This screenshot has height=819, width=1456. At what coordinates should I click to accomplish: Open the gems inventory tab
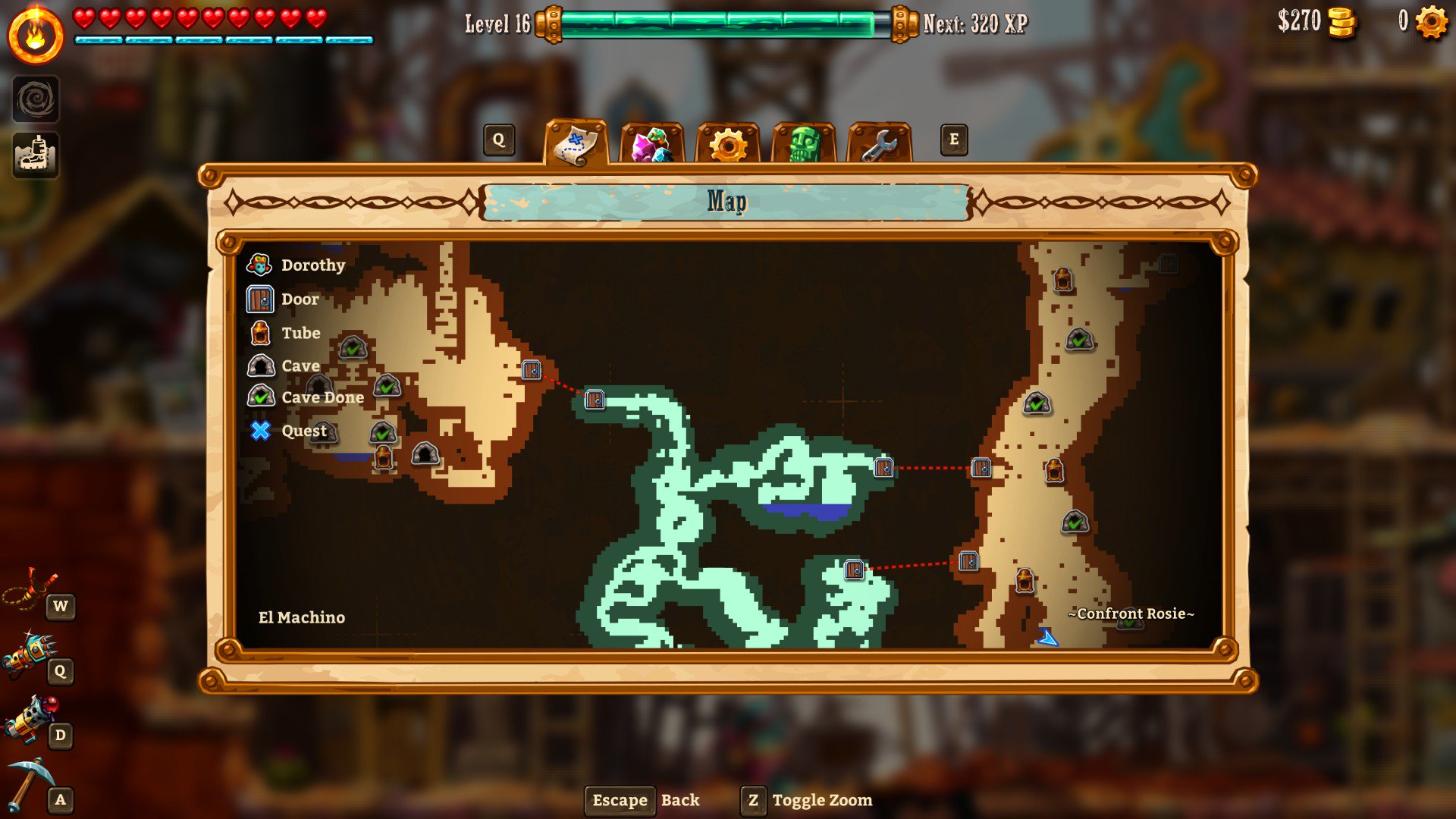click(651, 144)
